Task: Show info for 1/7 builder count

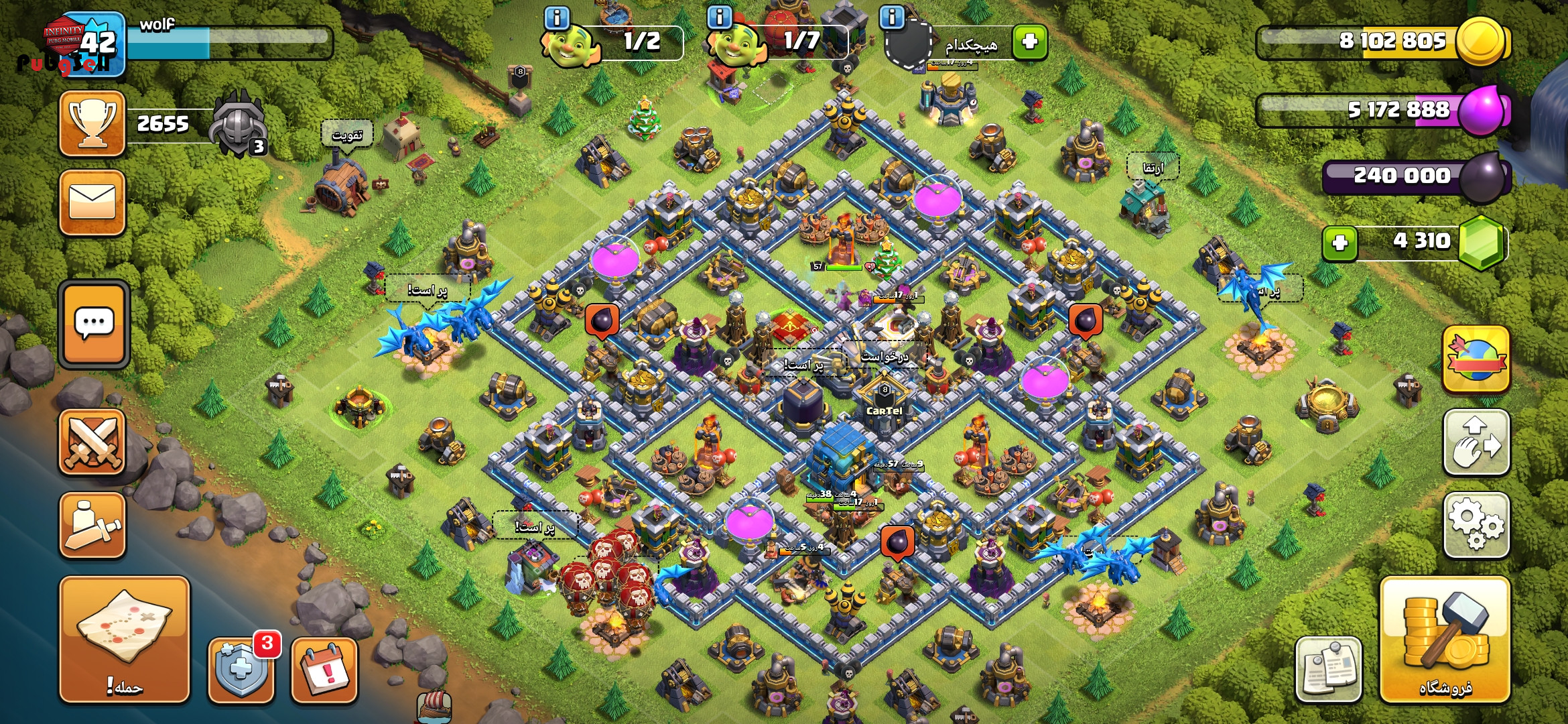Action: click(x=720, y=18)
